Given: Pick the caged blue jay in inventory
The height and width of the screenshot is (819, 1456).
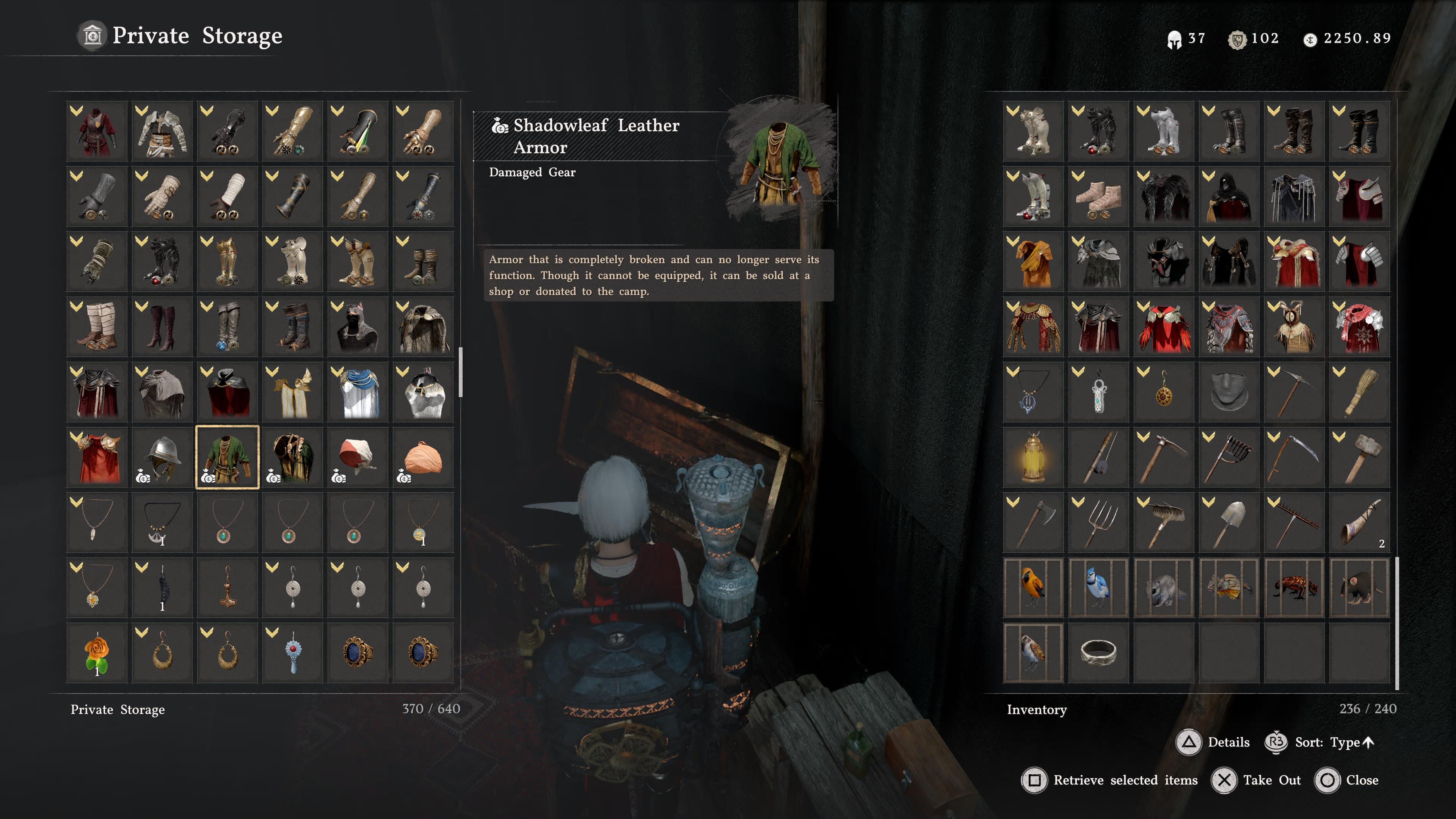Looking at the screenshot, I should 1098,587.
